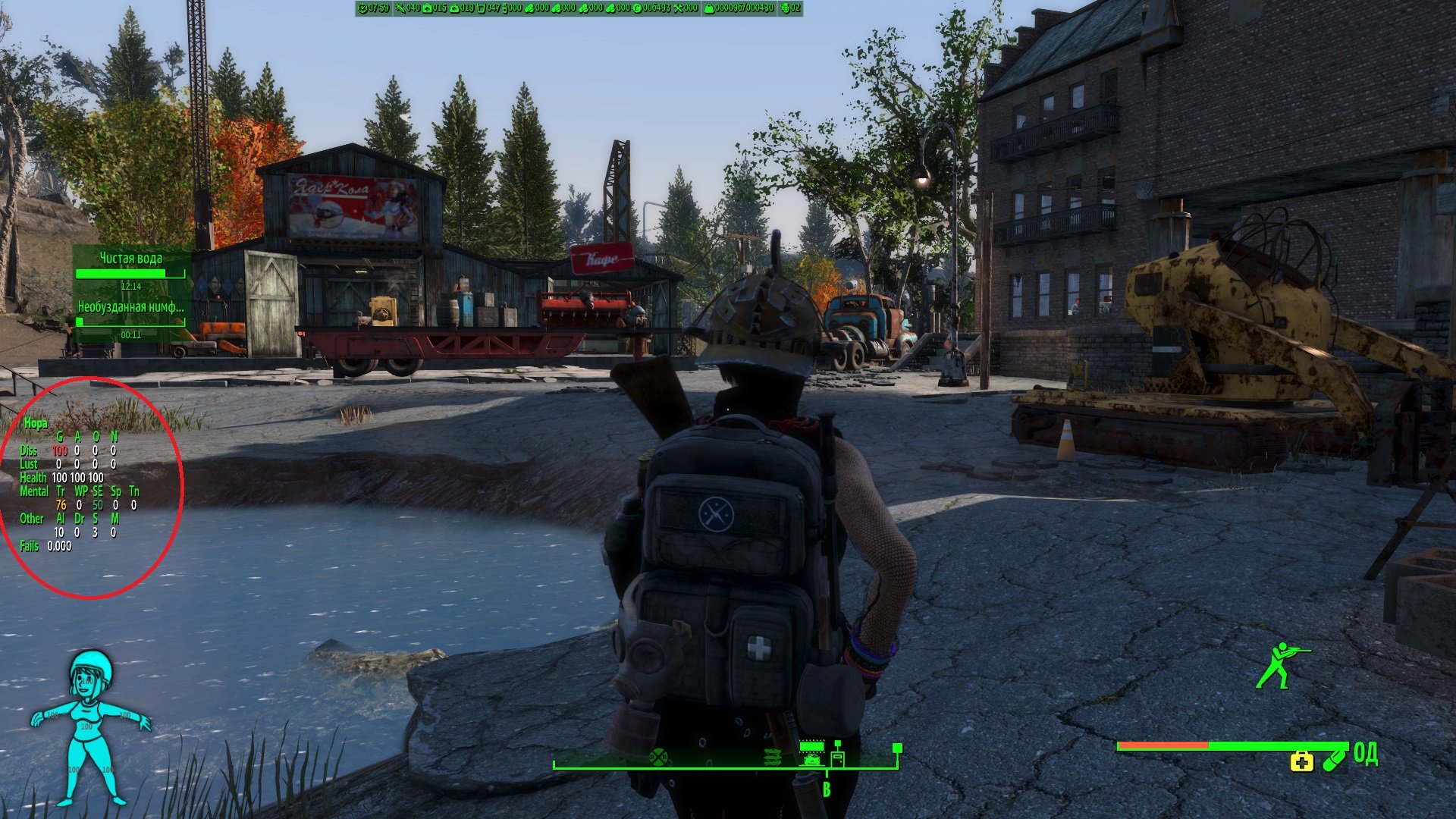Select the Чистая вода effect widget

click(x=130, y=270)
